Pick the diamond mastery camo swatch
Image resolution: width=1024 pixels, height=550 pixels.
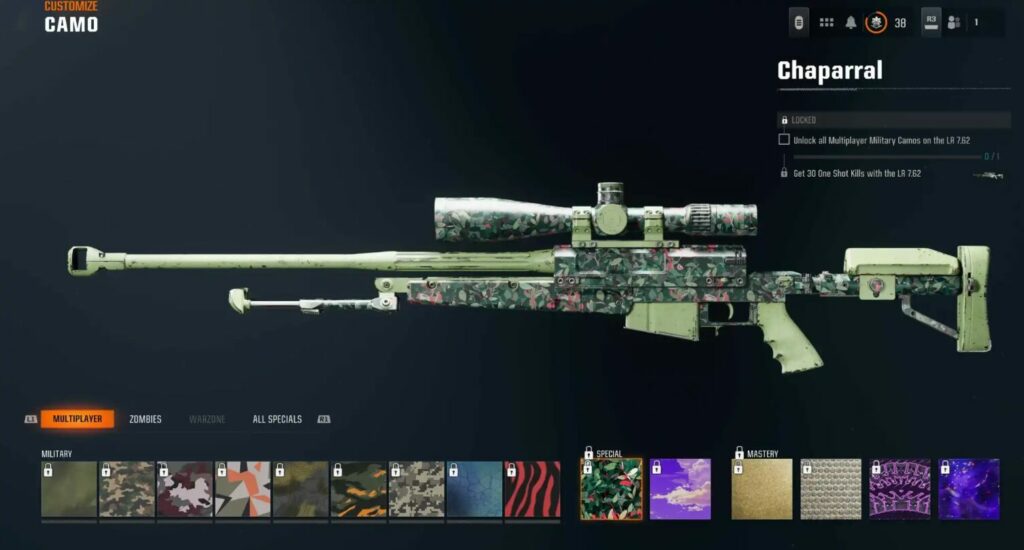point(831,489)
